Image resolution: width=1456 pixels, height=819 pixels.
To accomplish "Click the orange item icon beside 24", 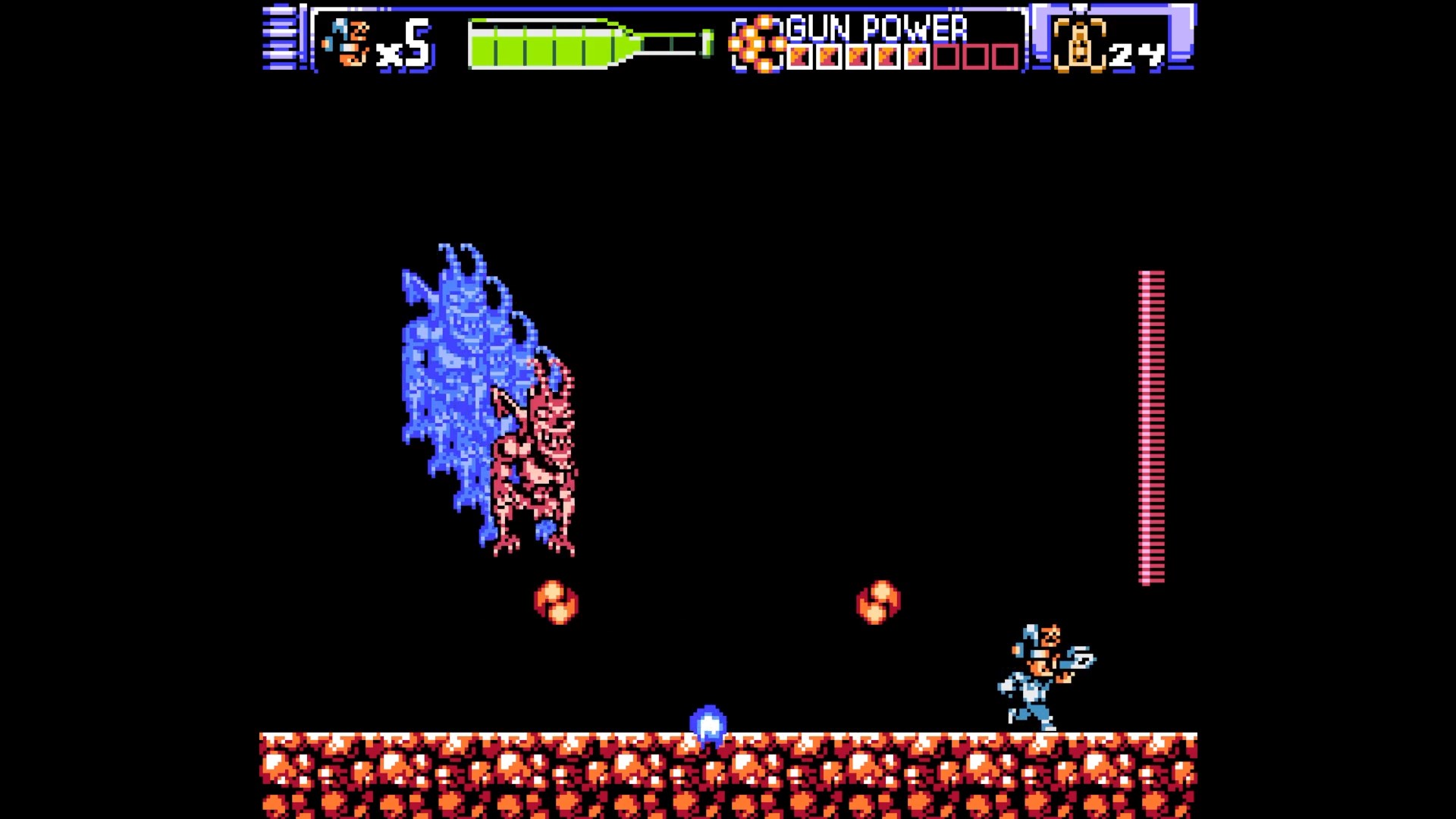I will pos(1078,45).
